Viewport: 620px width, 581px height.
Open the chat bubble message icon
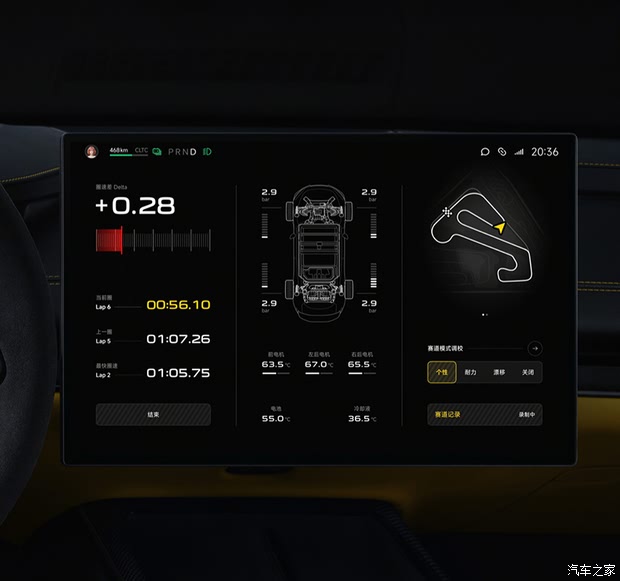tap(485, 152)
